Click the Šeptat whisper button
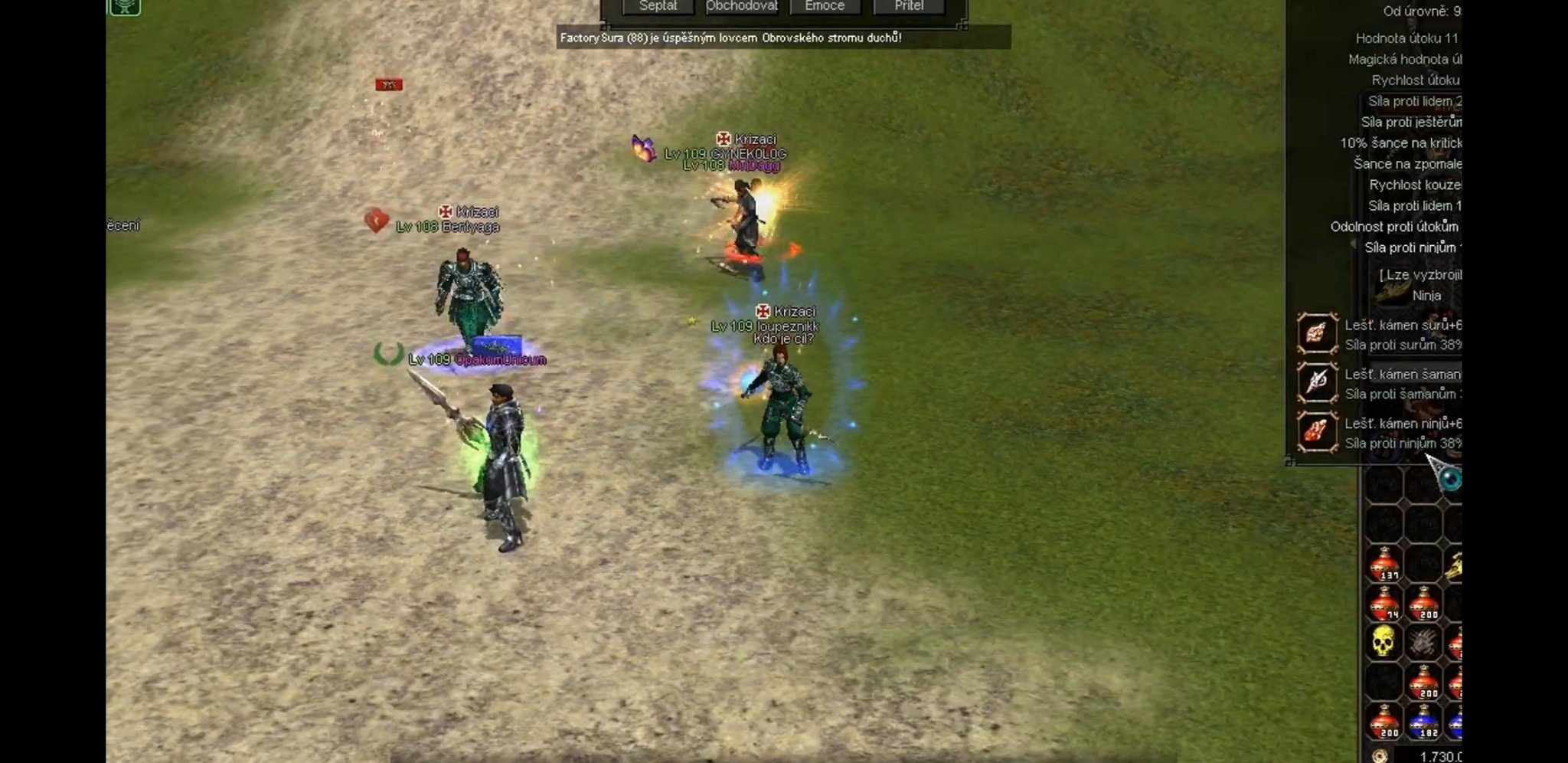Screen dimensions: 1568x763 pos(658,6)
